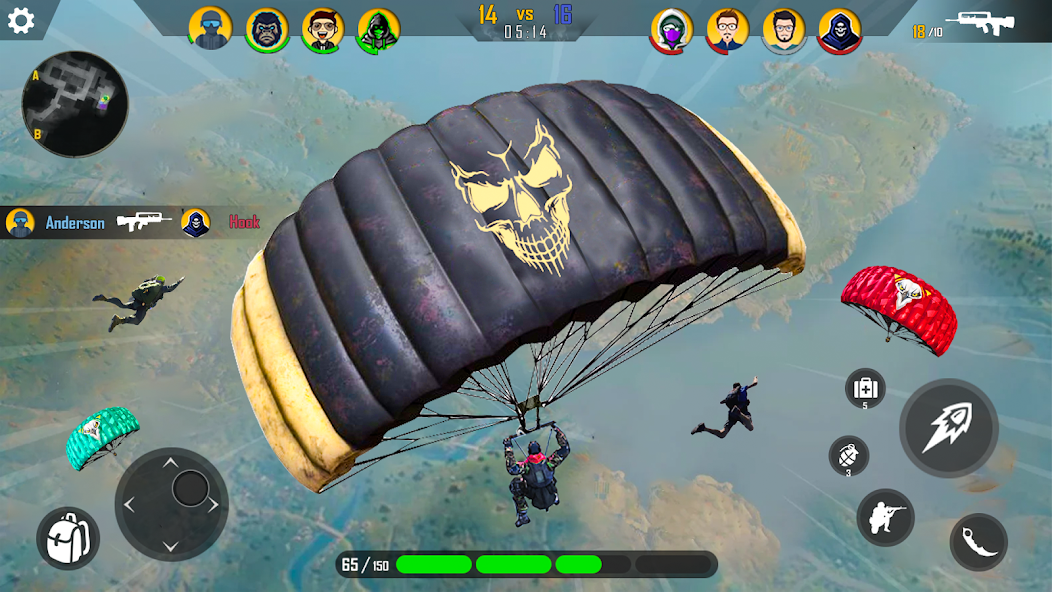
Task: Open the settings gear menu
Action: coord(21,20)
